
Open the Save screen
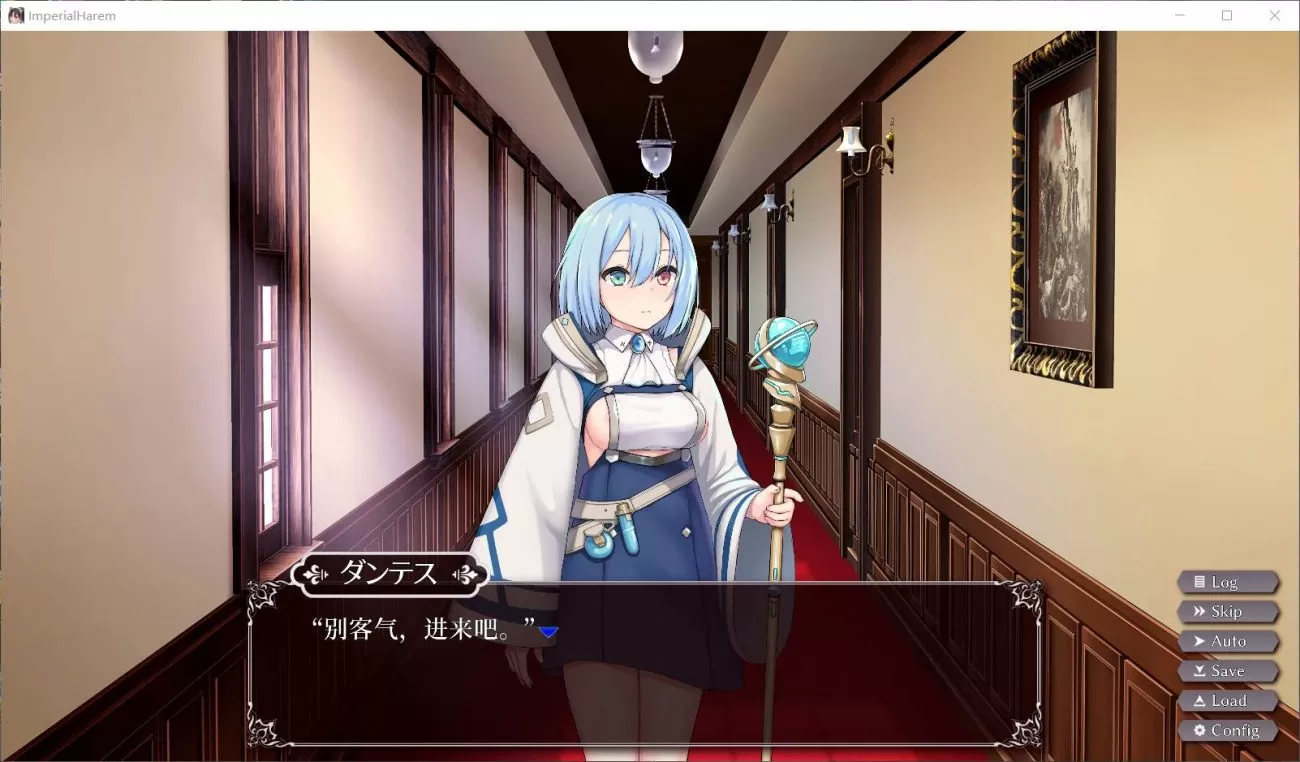1228,670
